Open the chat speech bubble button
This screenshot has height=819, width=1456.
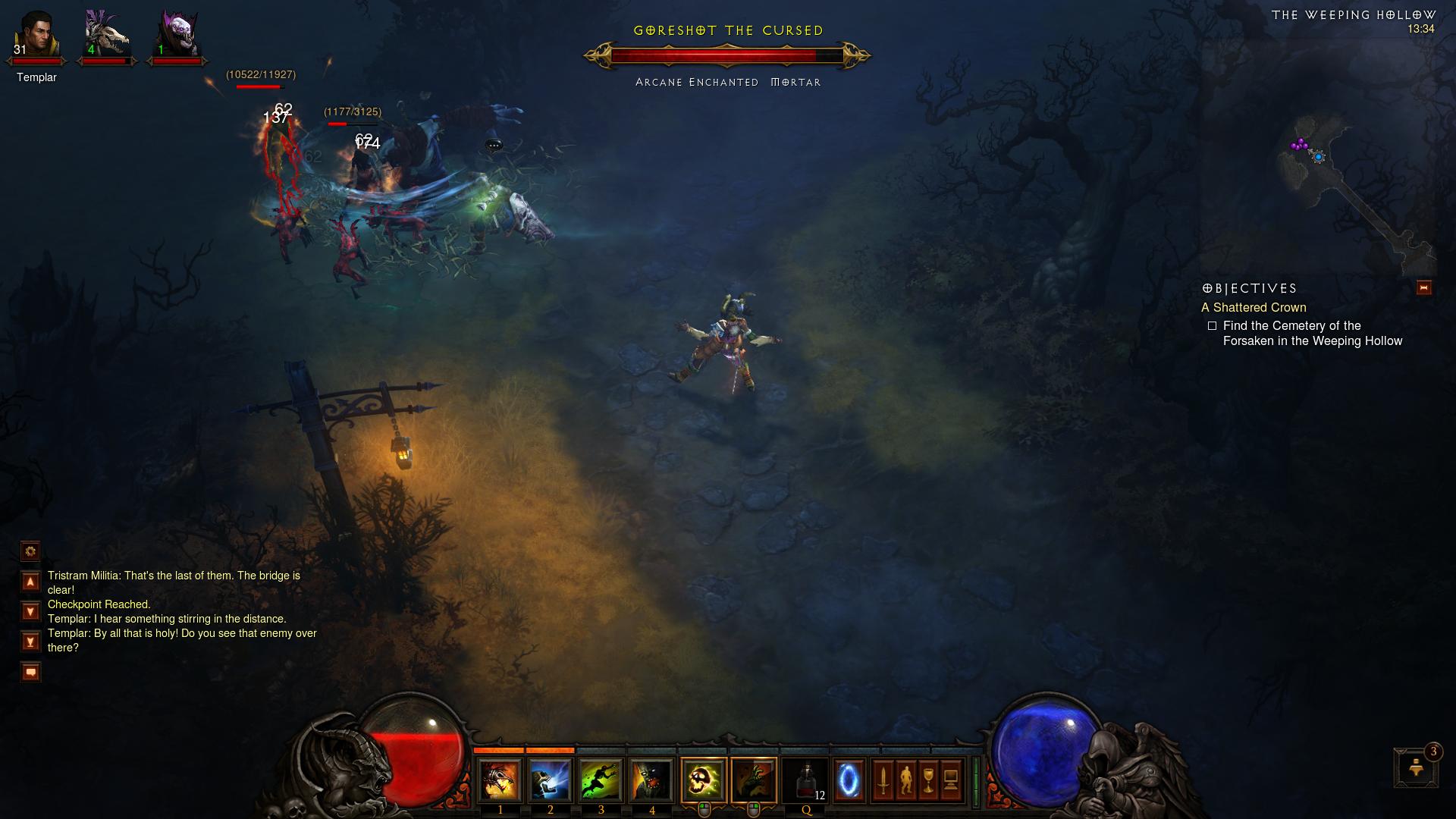(30, 672)
